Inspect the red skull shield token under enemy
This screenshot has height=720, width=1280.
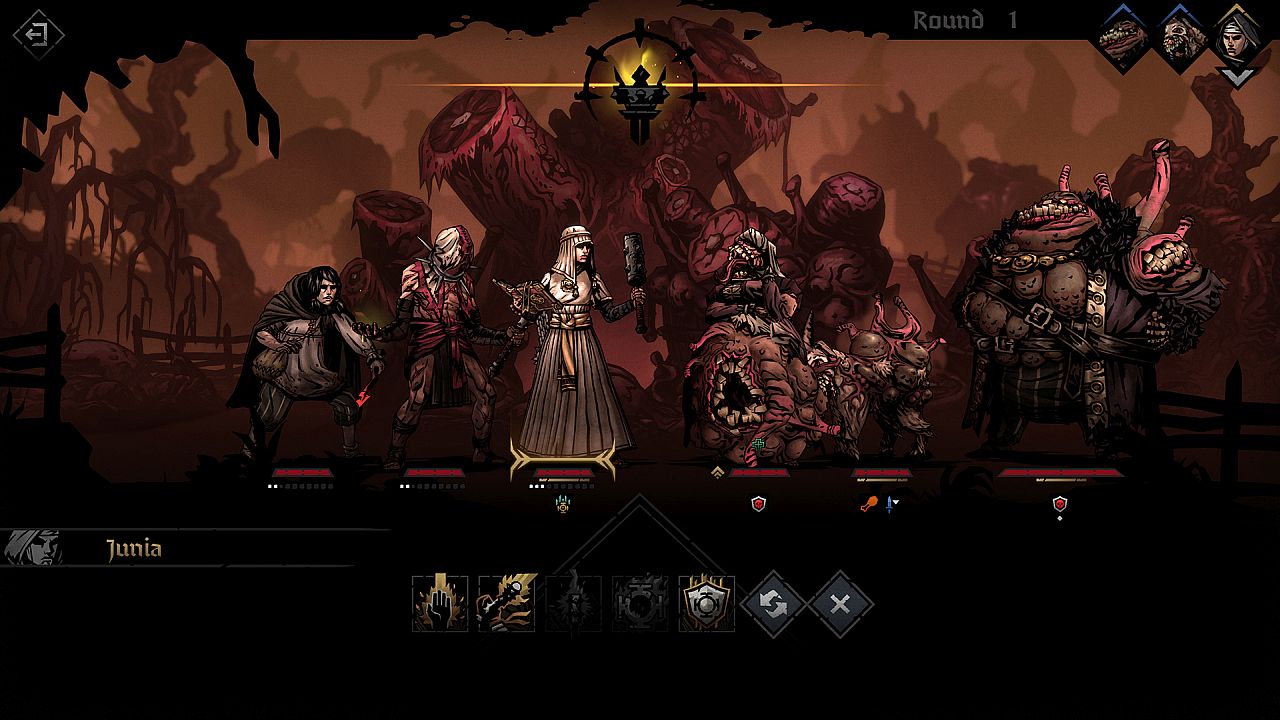pos(758,504)
